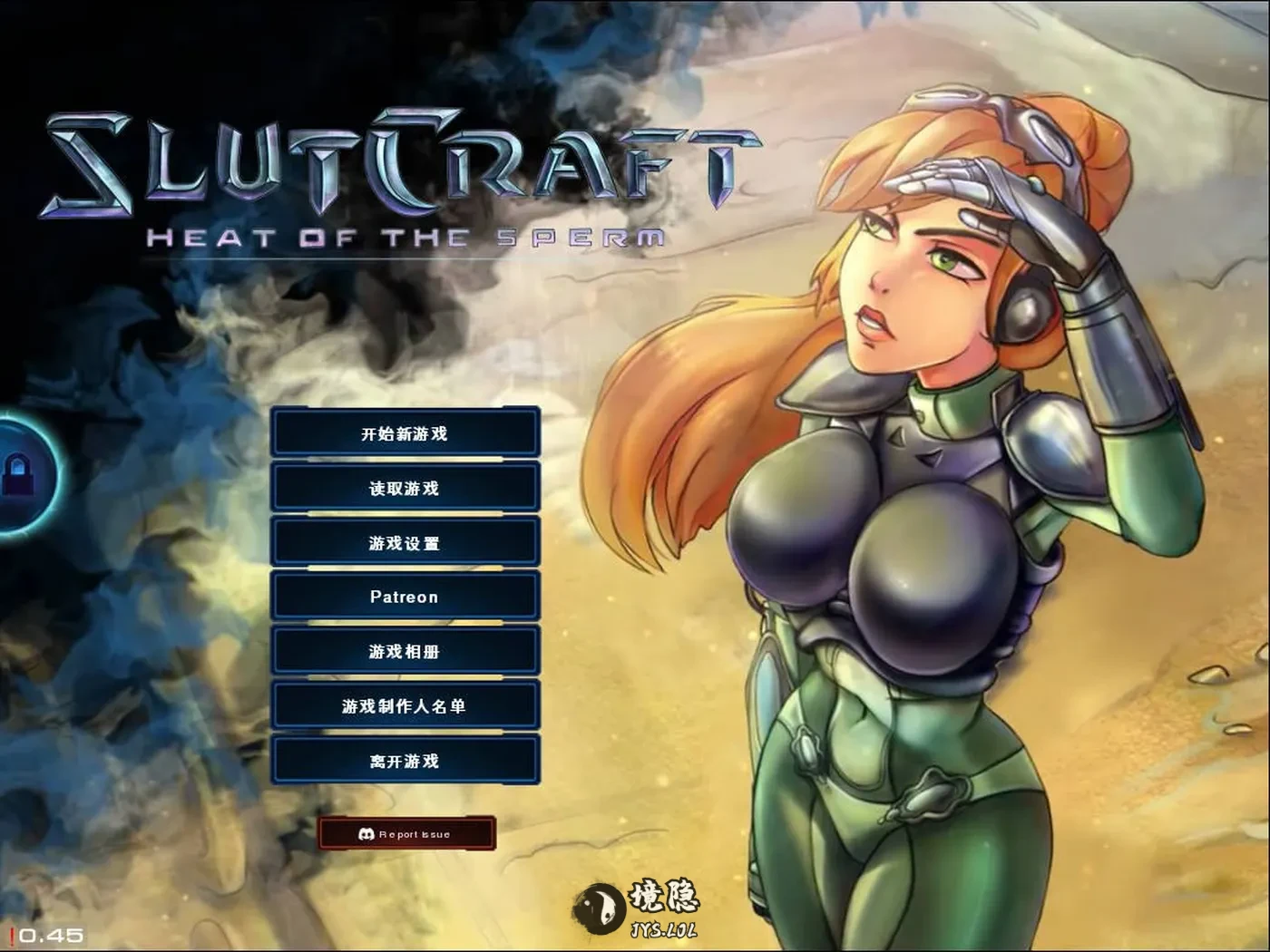Image resolution: width=1270 pixels, height=952 pixels.
Task: View the 游戏制作人名单 credits
Action: coord(405,705)
